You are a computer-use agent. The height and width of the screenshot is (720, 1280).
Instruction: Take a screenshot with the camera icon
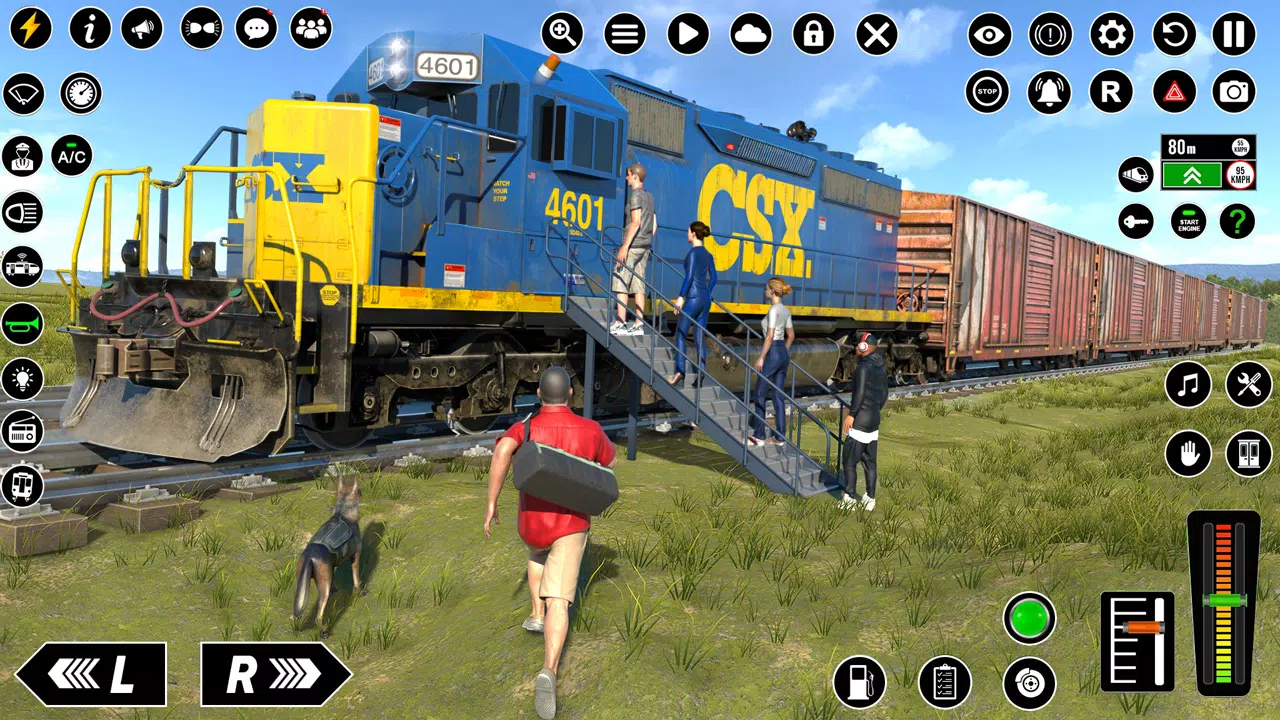[1234, 92]
